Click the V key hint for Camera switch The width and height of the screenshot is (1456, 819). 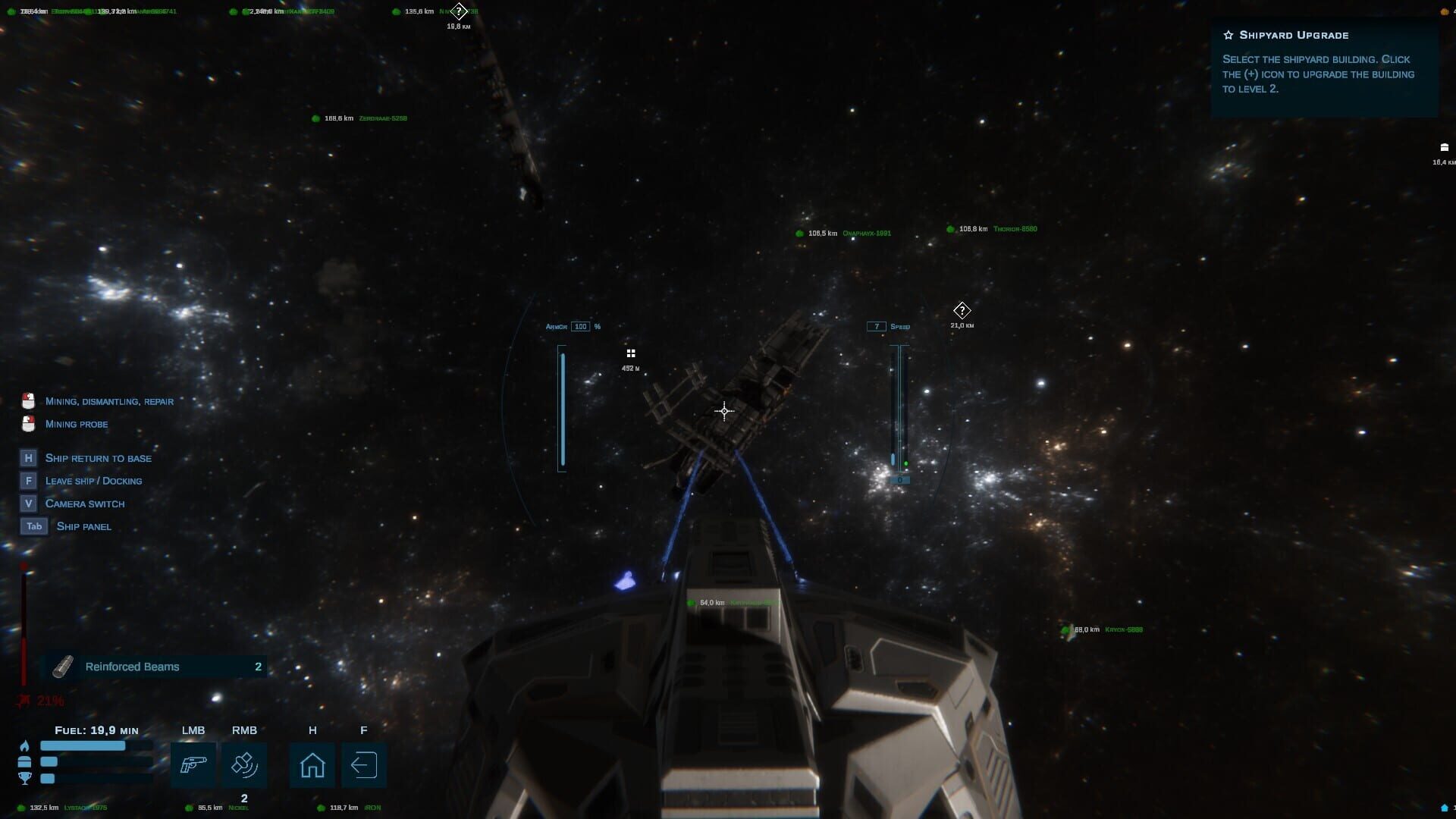click(x=28, y=503)
